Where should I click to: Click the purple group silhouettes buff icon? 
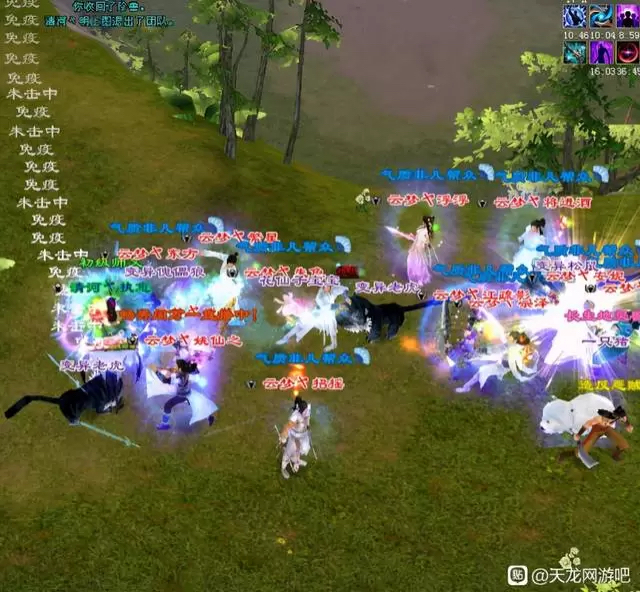(x=627, y=17)
